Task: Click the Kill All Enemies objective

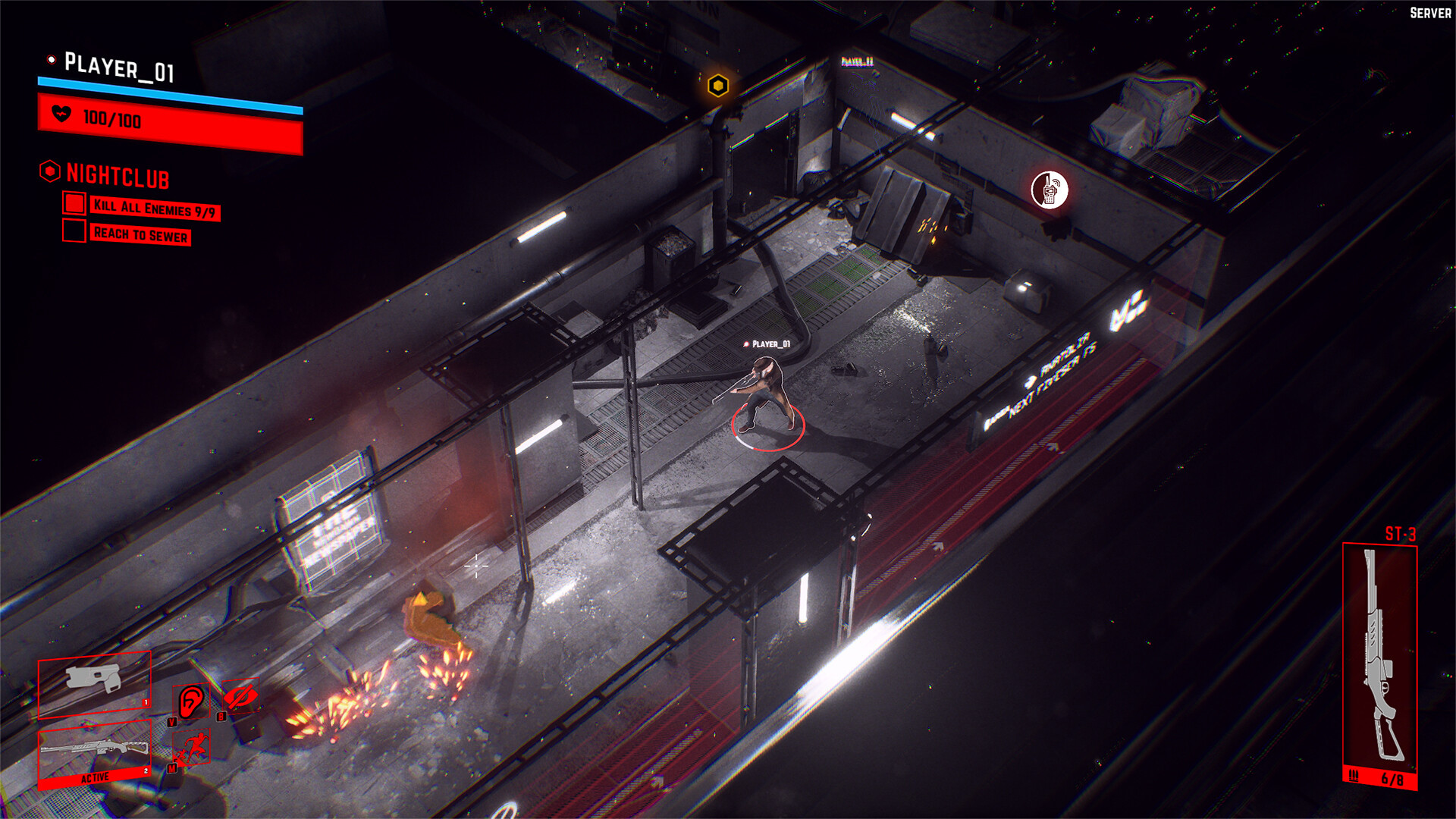Action: click(x=154, y=208)
